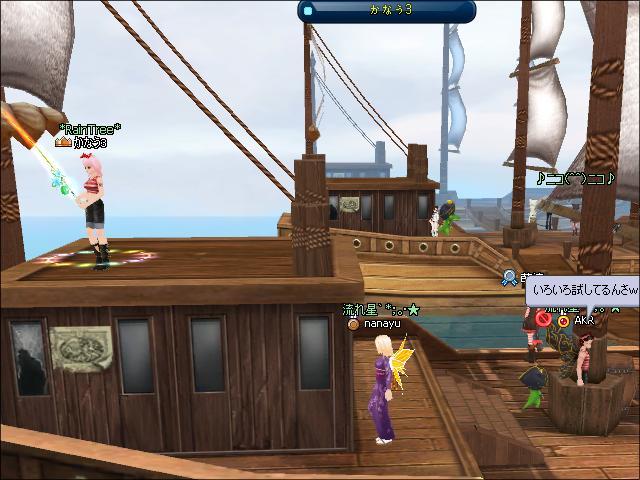This screenshot has height=480, width=640.
Task: Click the square icon on the かなう3 bar
Action: [x=309, y=11]
